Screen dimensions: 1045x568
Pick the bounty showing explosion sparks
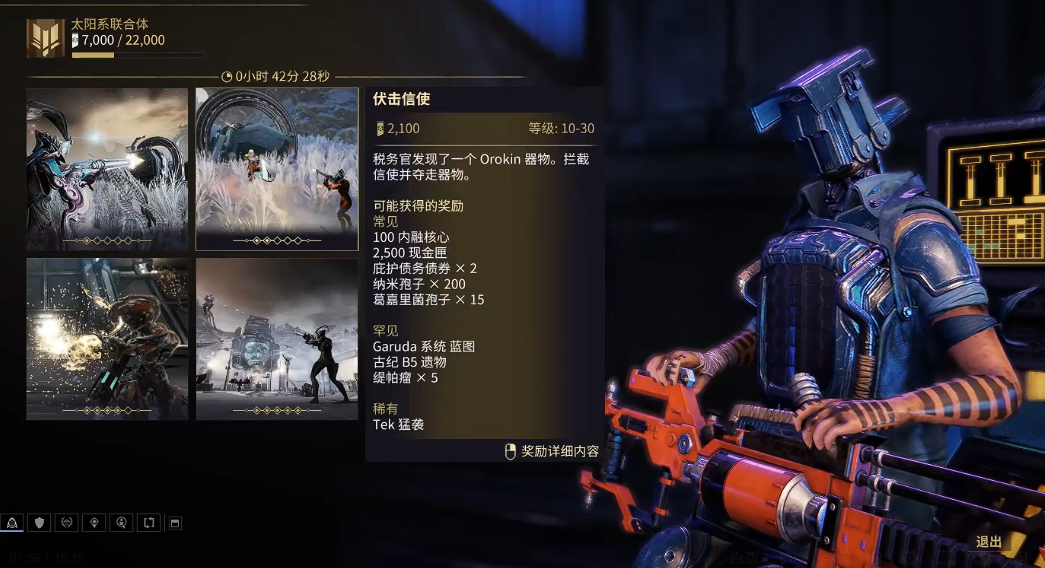point(107,338)
